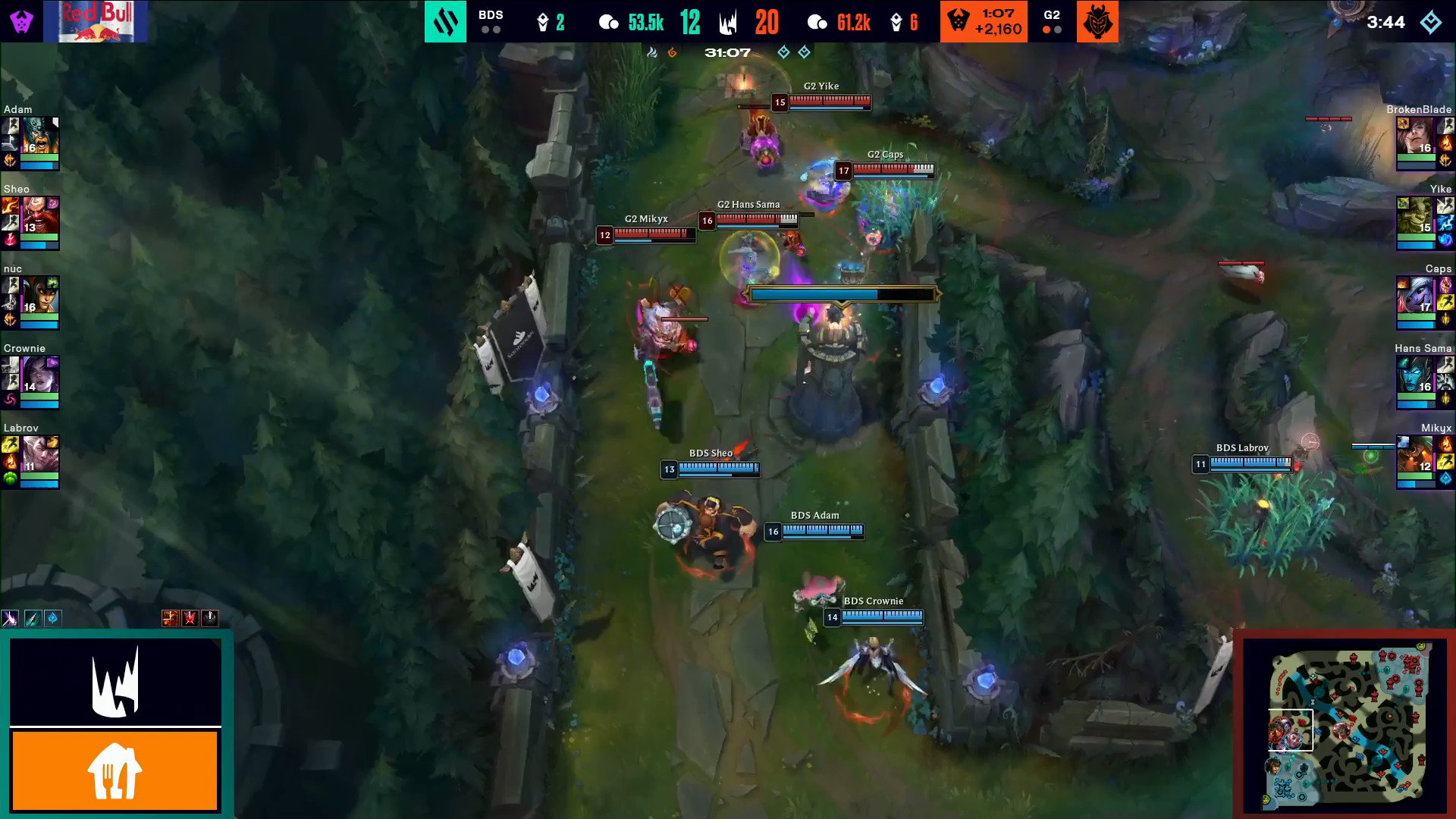Click an ocean drake icon right of game clock
Viewport: 1456px width, 819px height.
point(783,52)
